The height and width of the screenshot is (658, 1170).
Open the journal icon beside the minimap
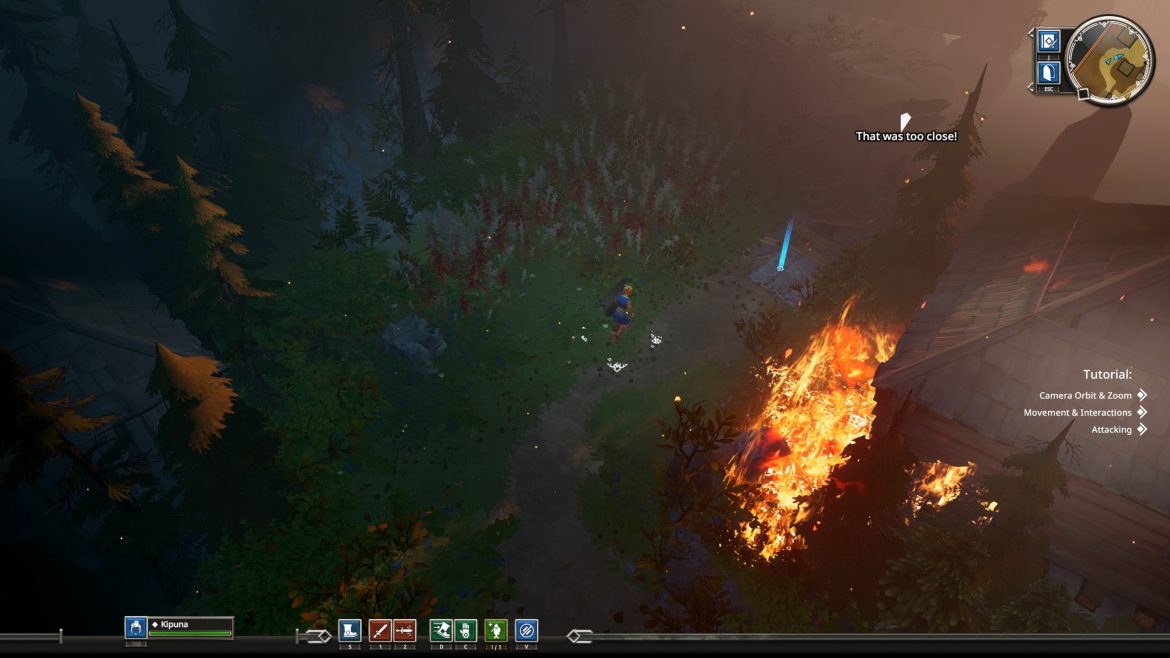(x=1048, y=41)
